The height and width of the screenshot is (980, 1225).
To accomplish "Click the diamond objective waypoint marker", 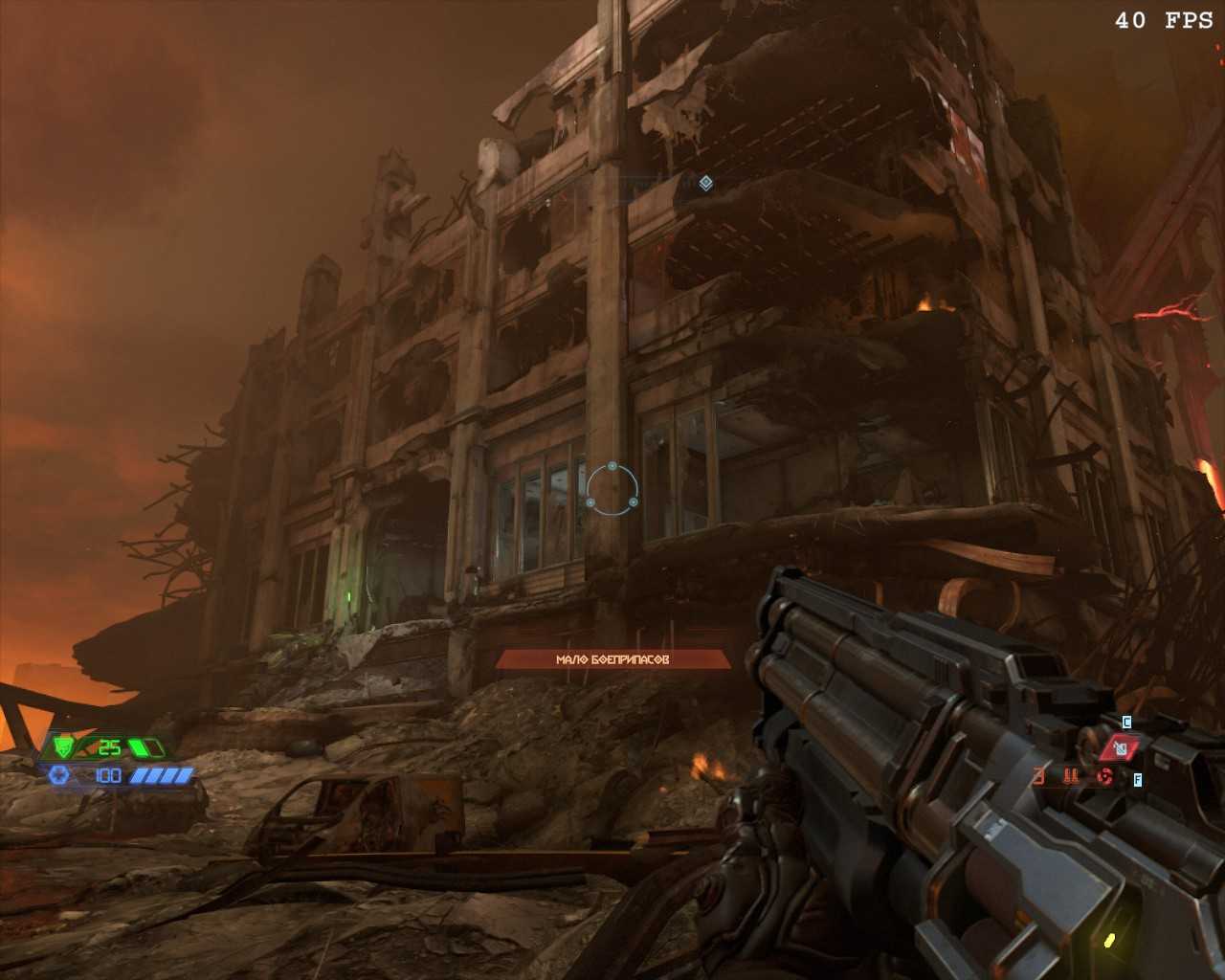I will coord(705,183).
